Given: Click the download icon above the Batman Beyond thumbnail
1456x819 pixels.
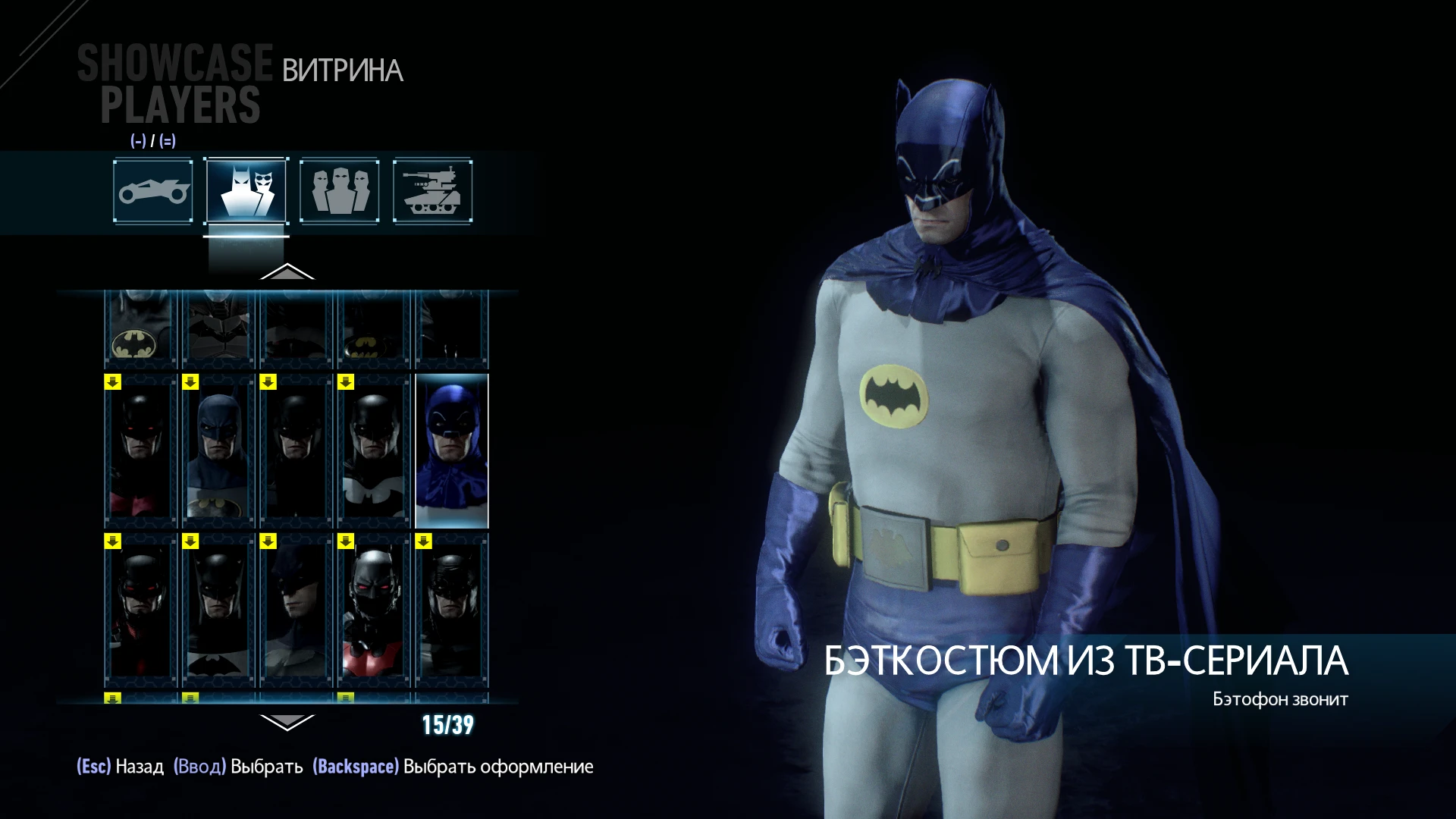Looking at the screenshot, I should pos(345,541).
